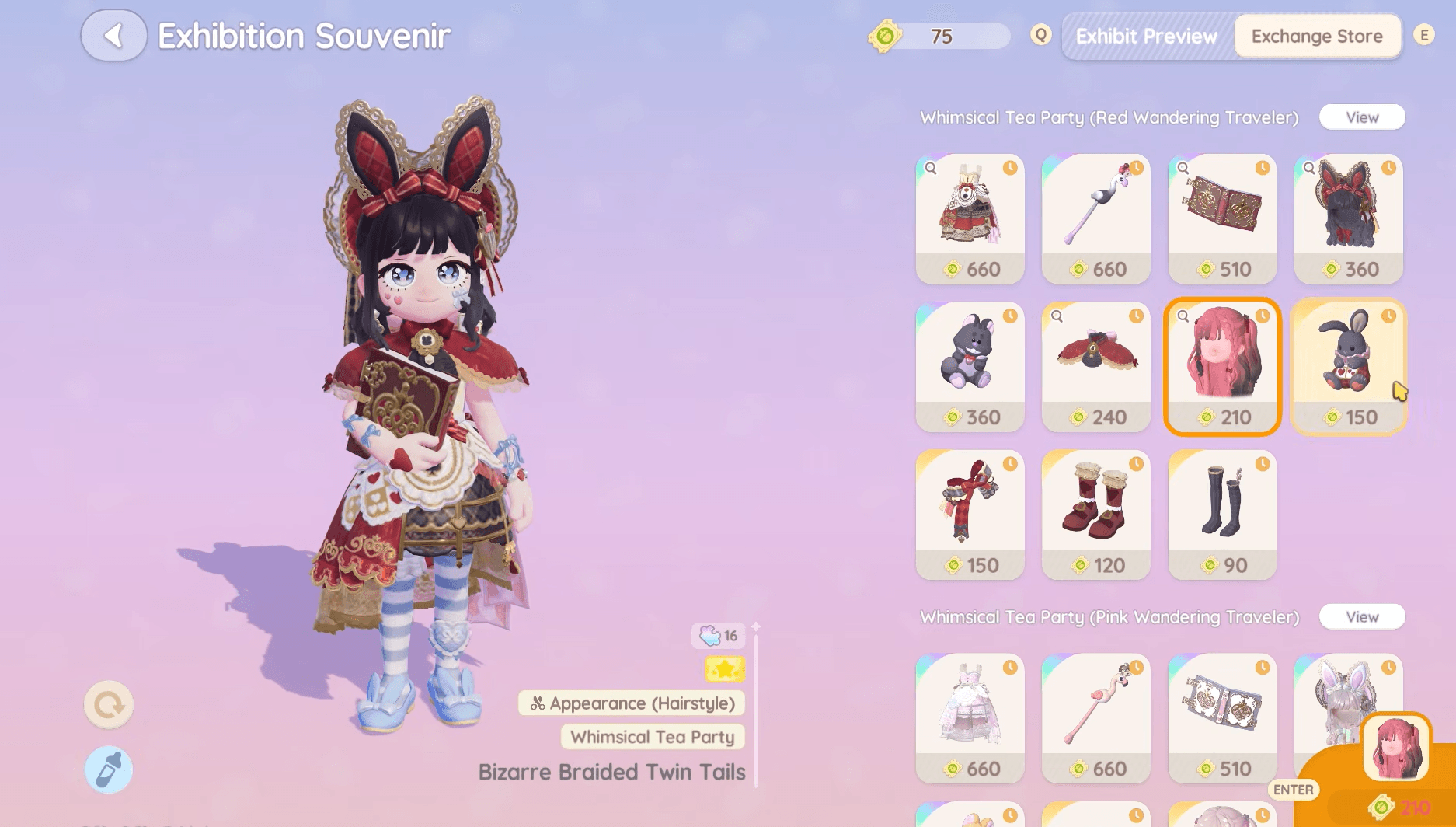Select the sitting grey bunny plush for 360

[x=970, y=366]
